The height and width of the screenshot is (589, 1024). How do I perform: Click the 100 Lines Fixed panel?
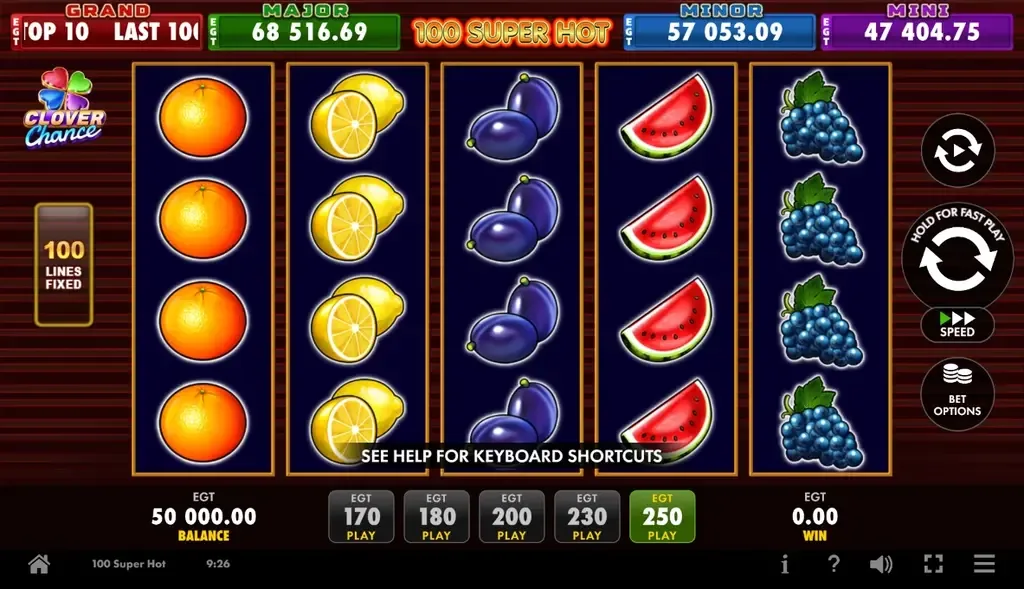(x=64, y=264)
